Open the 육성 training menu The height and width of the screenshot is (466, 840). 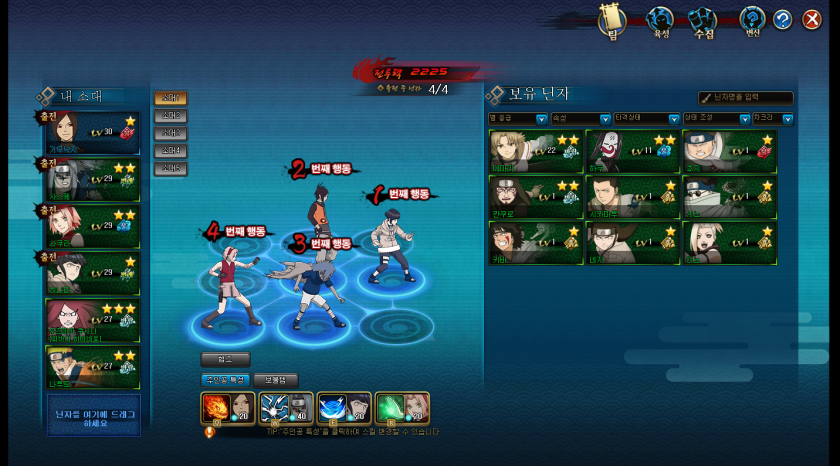tap(659, 20)
